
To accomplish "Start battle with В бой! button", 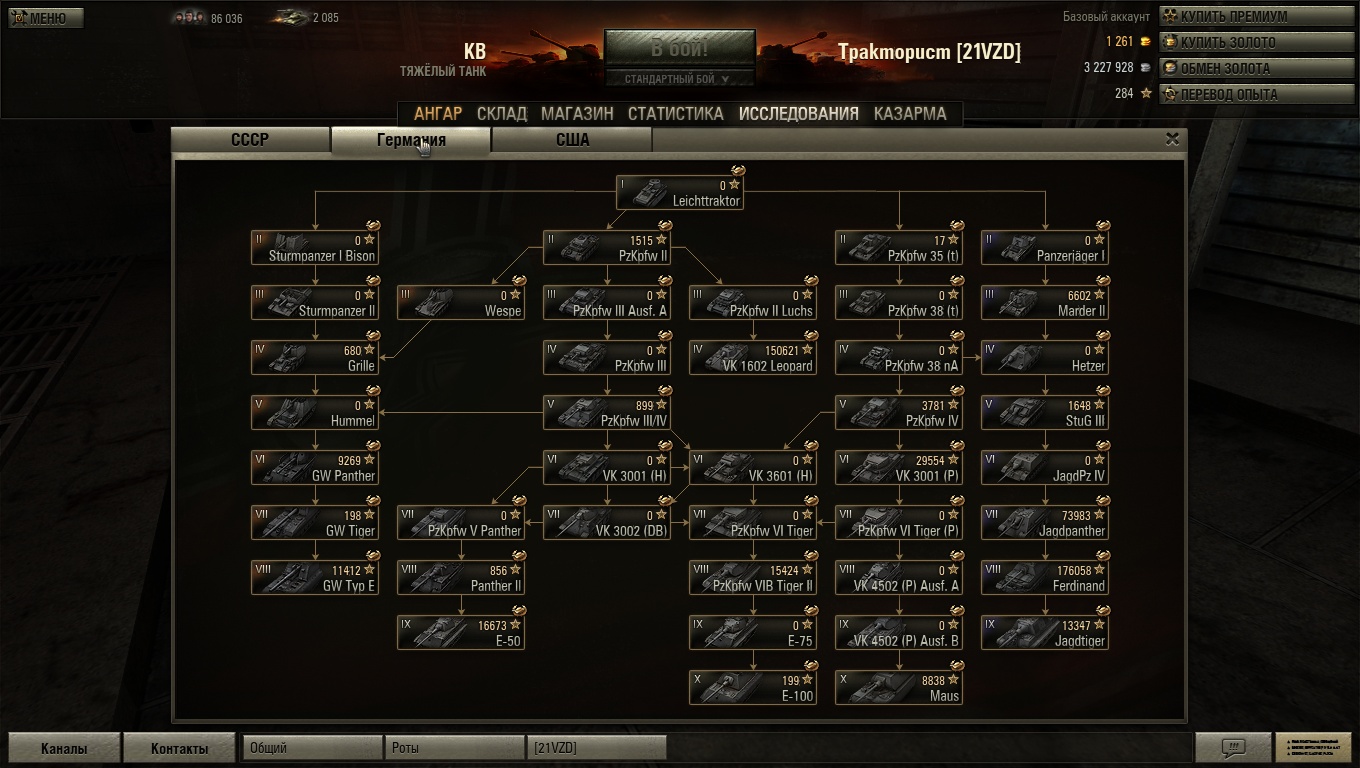I will [x=679, y=48].
